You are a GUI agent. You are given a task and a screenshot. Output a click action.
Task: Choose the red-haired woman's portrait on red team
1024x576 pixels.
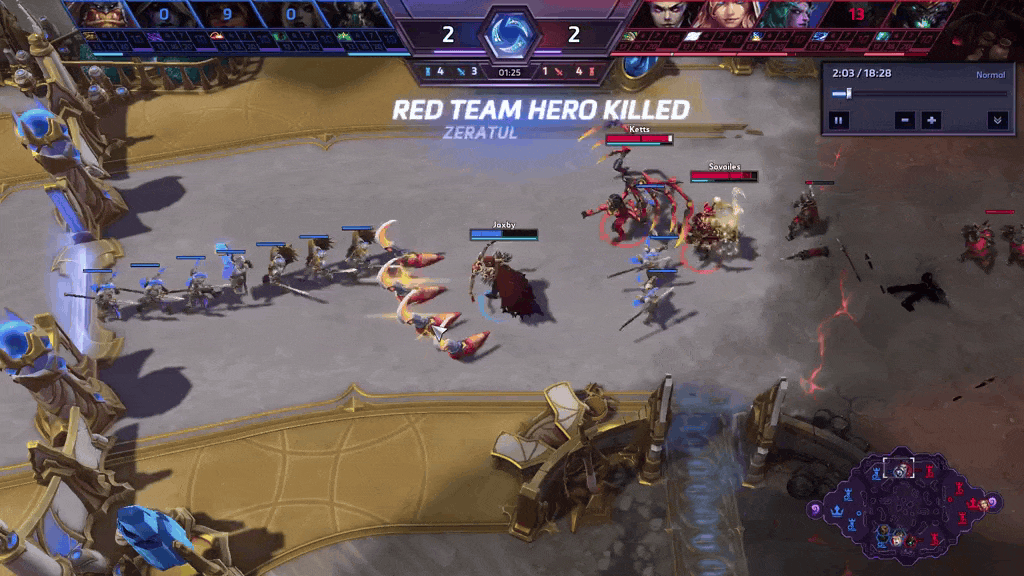click(x=727, y=14)
